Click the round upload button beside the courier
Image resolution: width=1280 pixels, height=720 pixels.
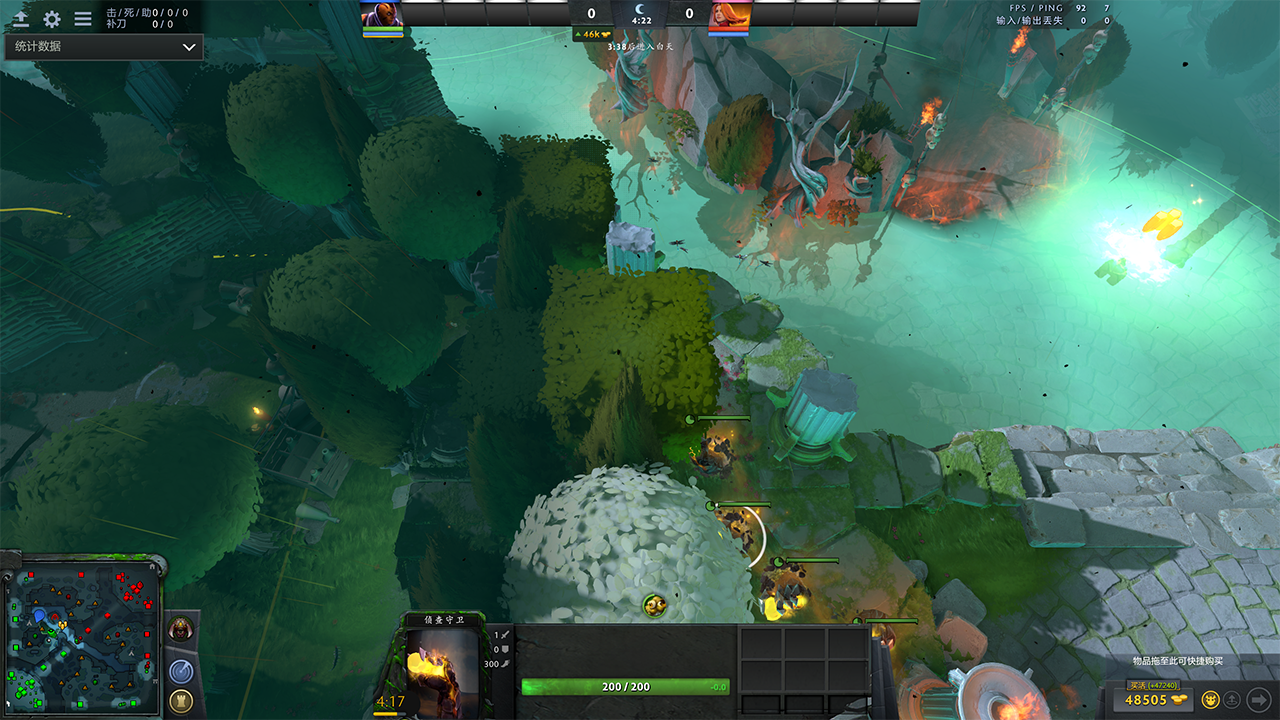coord(1233,700)
